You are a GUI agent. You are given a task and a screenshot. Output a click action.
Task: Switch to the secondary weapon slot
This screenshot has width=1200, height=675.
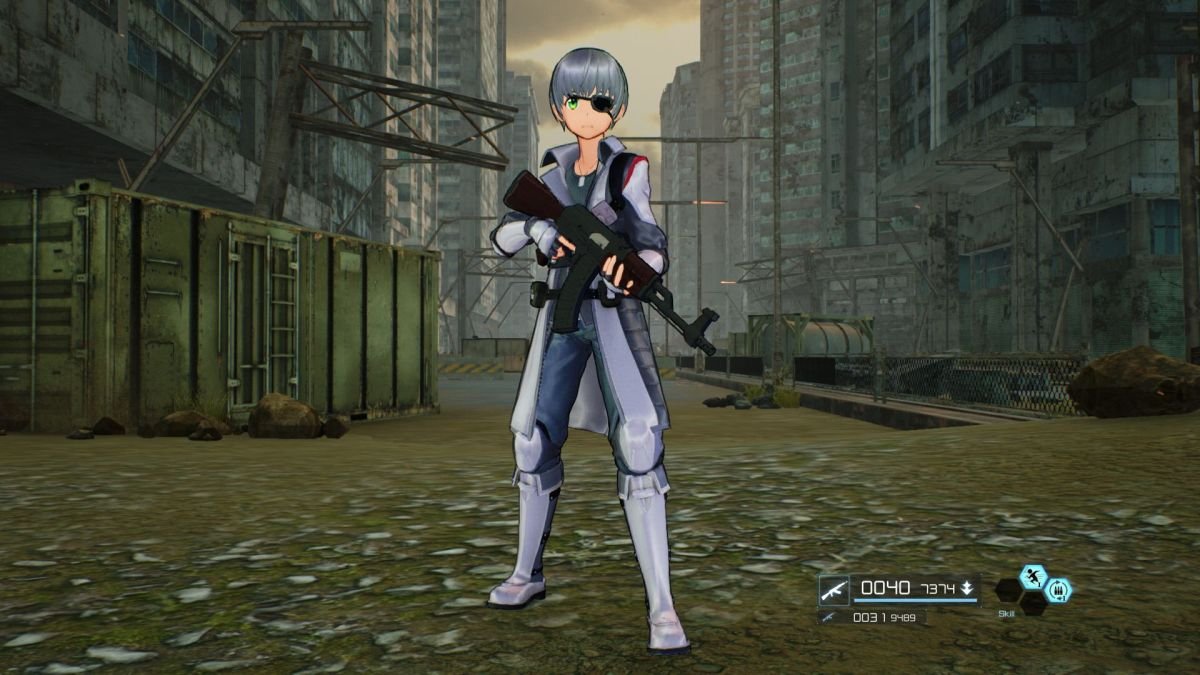coord(828,617)
